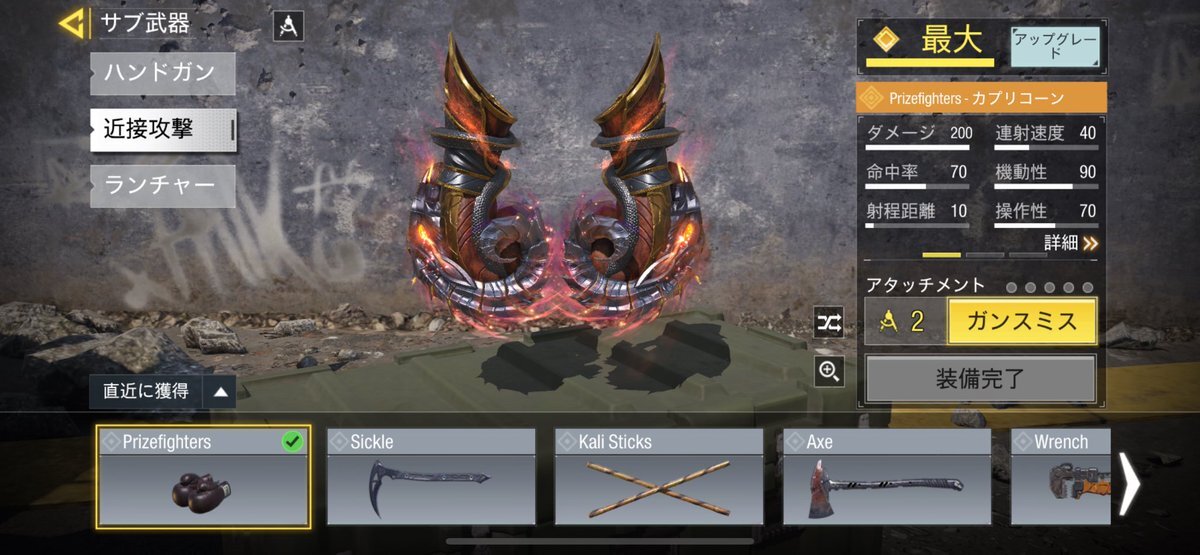Inspect the weapon with the magnifier icon
The width and height of the screenshot is (1200, 555).
point(829,372)
